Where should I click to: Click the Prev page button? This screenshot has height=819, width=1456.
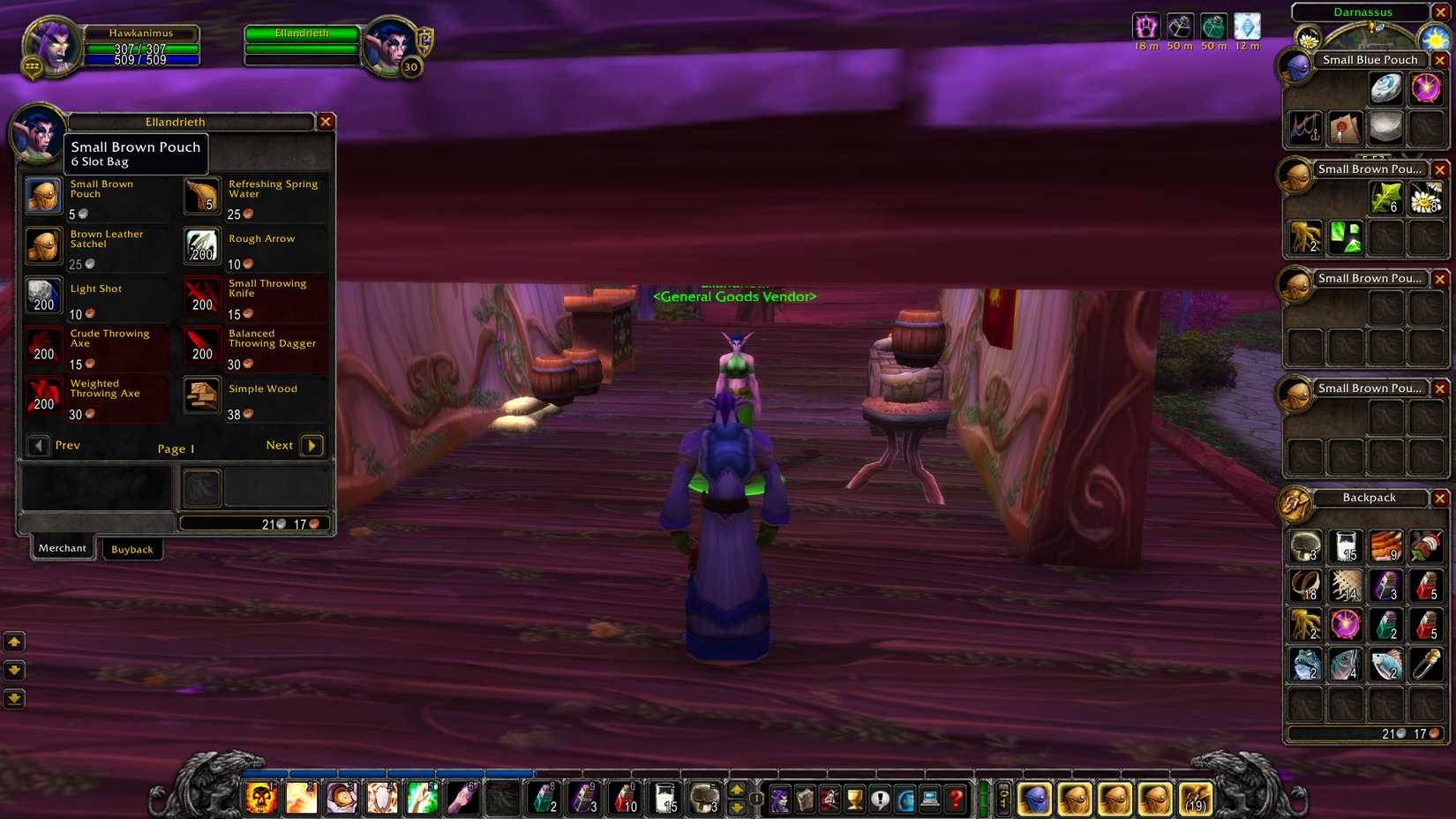pos(39,446)
